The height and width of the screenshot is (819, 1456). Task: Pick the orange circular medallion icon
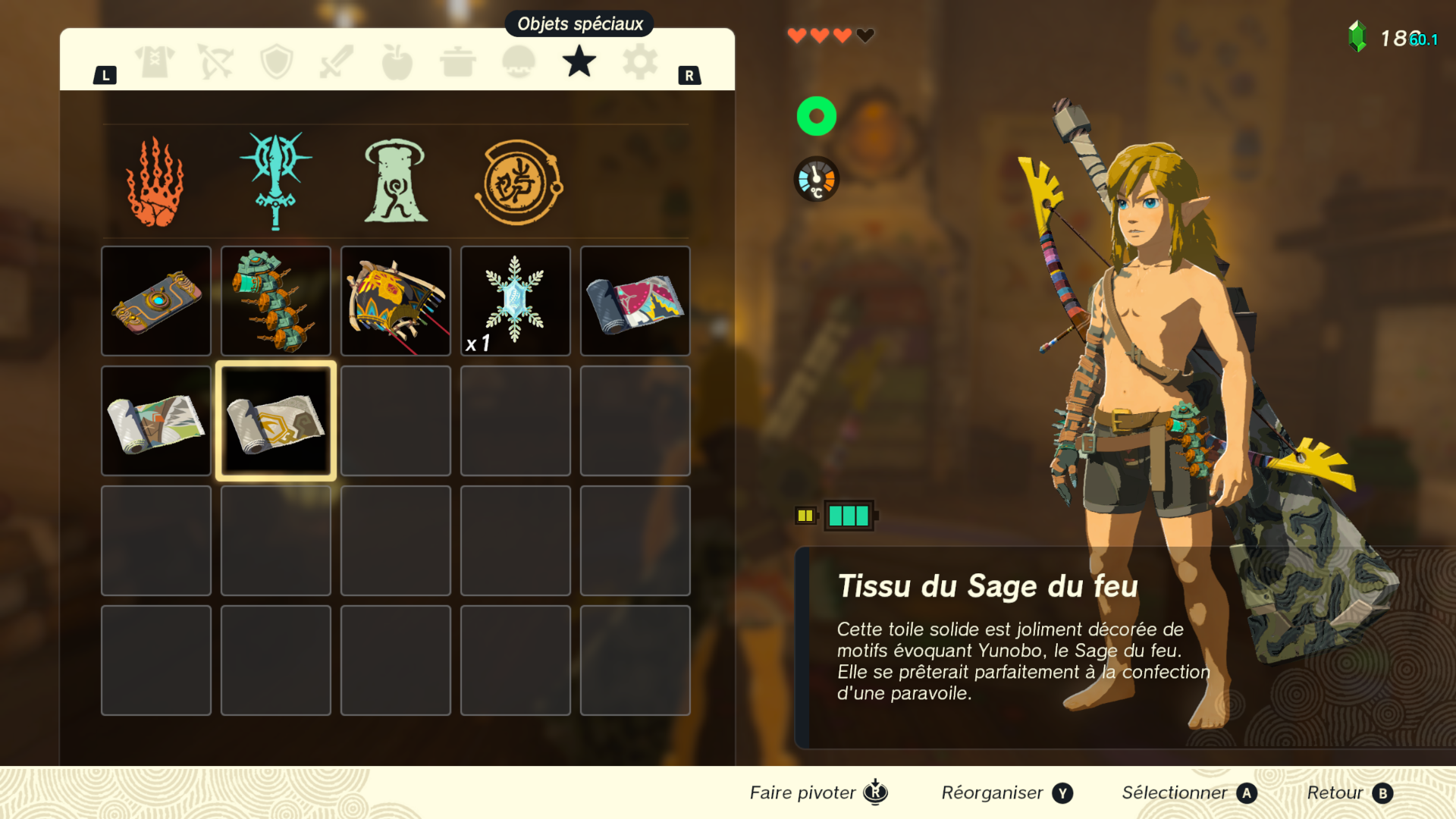(x=518, y=183)
